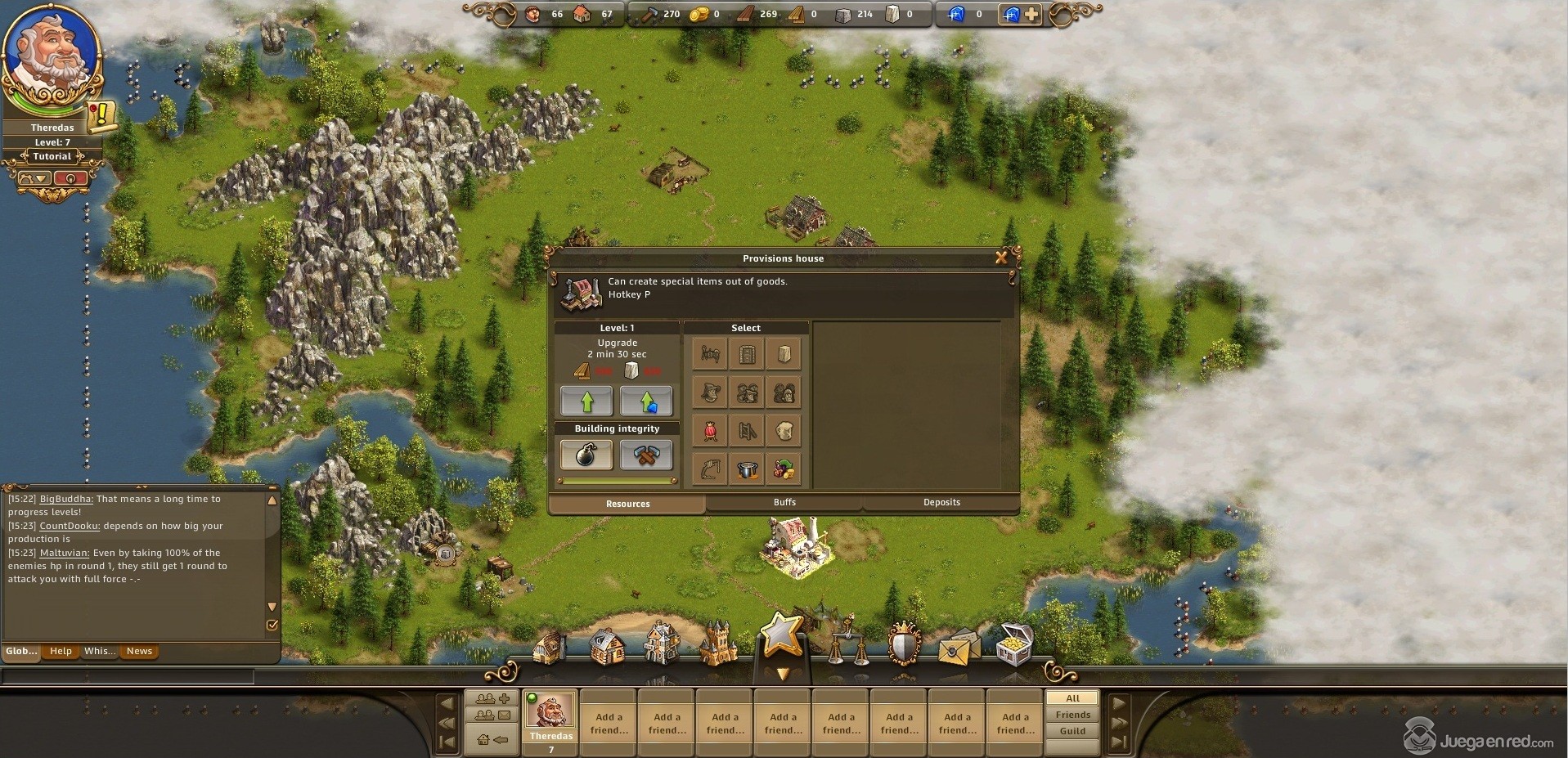Select the red potion sack item

tap(709, 431)
